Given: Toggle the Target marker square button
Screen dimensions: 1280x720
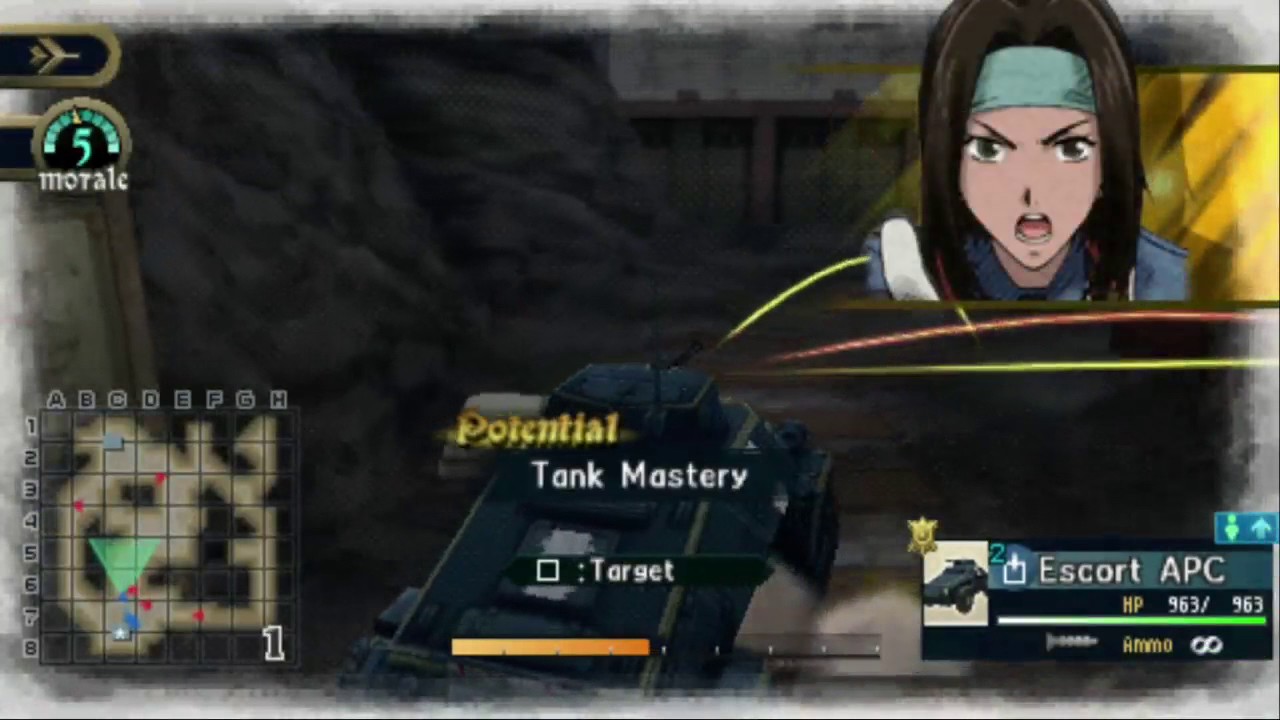Looking at the screenshot, I should (549, 570).
